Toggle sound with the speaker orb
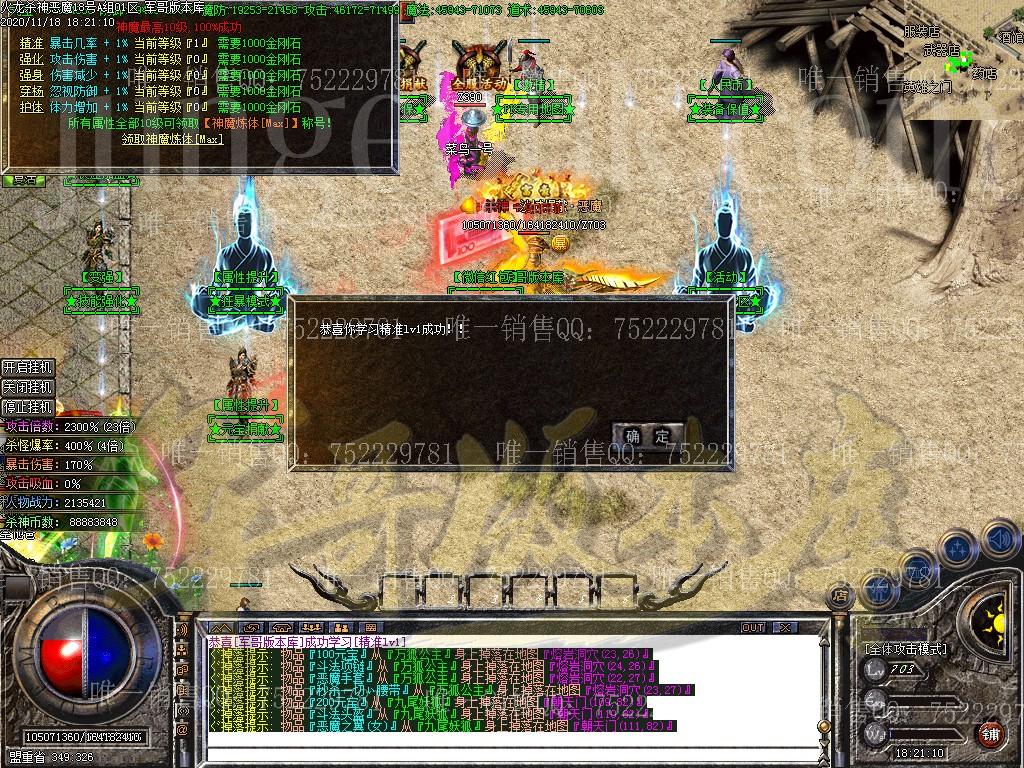 point(999,540)
